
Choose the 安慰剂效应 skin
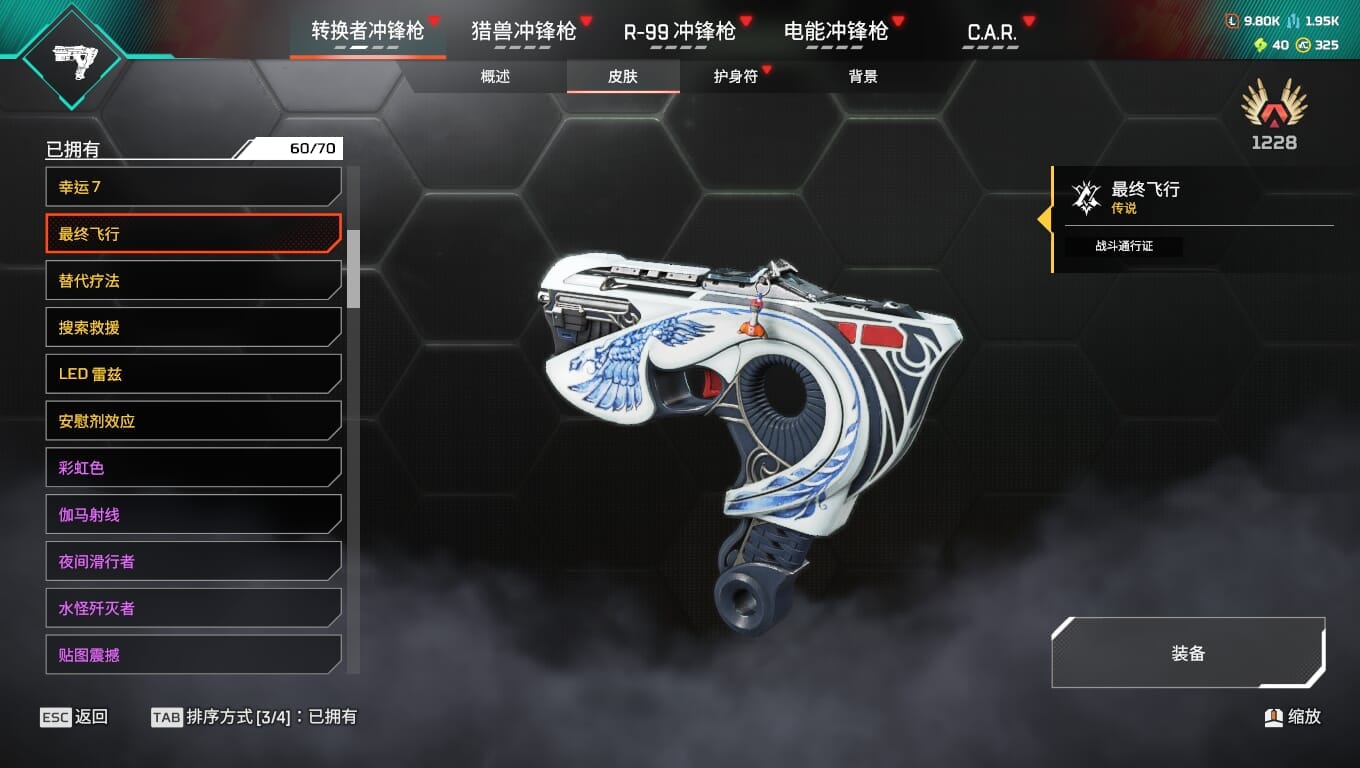coord(193,421)
